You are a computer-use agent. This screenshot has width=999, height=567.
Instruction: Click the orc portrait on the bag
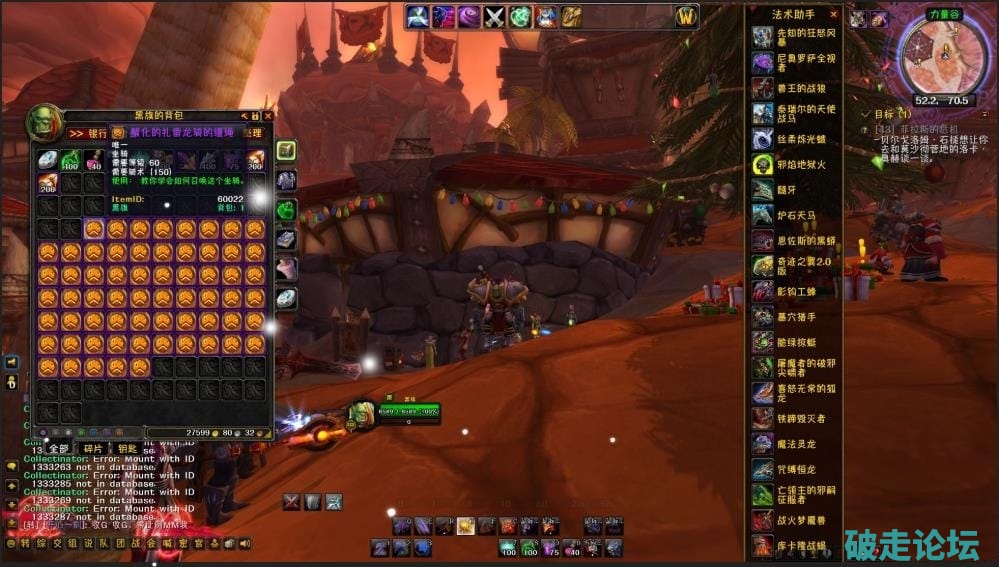pos(44,123)
